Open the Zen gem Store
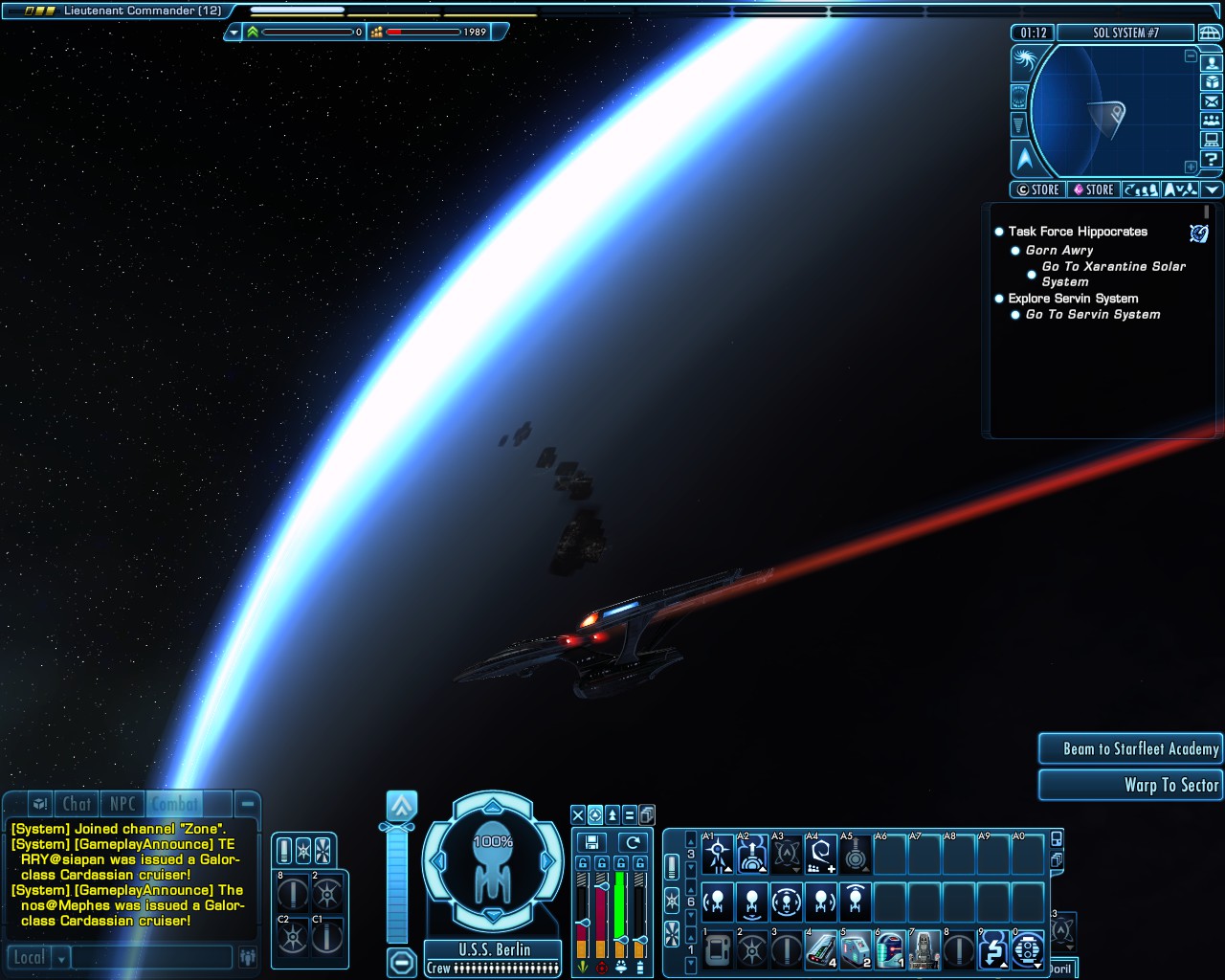The width and height of the screenshot is (1225, 980). 1093,189
